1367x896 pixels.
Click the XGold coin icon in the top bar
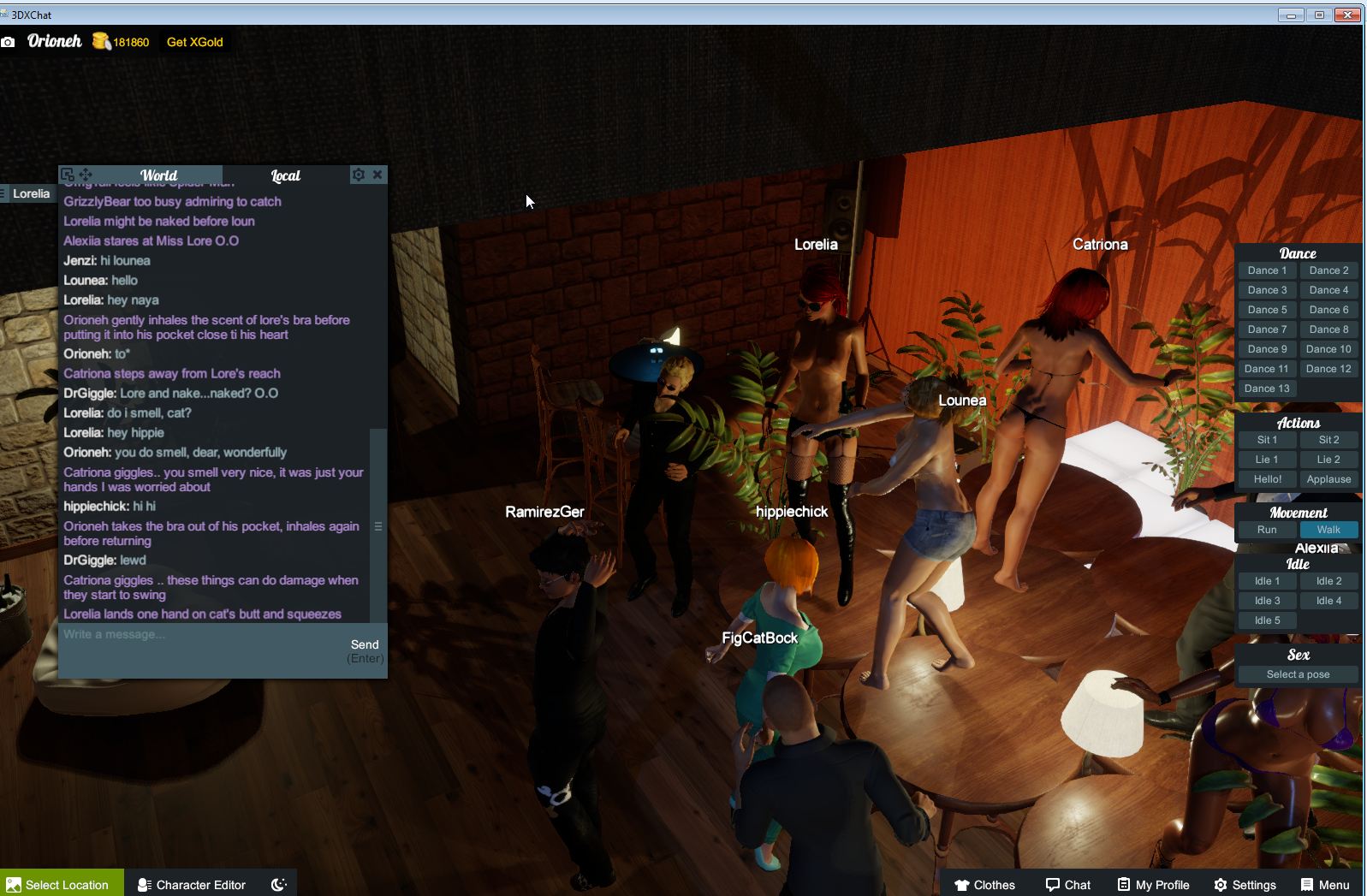[100, 41]
